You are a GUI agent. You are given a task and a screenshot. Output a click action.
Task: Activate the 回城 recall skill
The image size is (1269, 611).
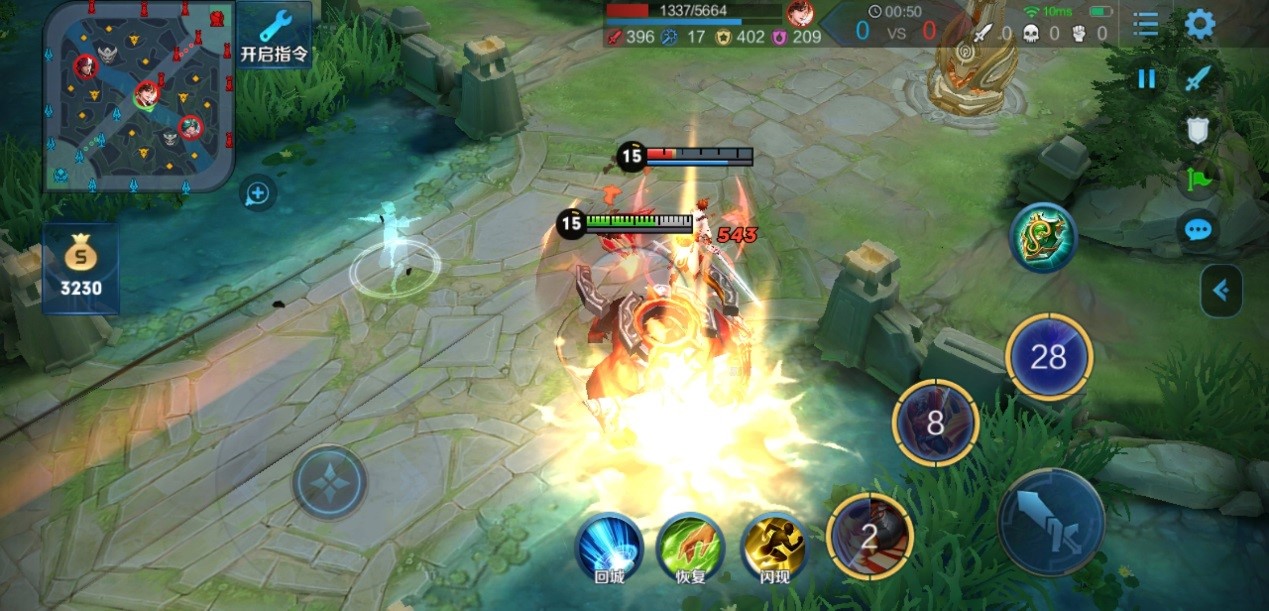[609, 546]
